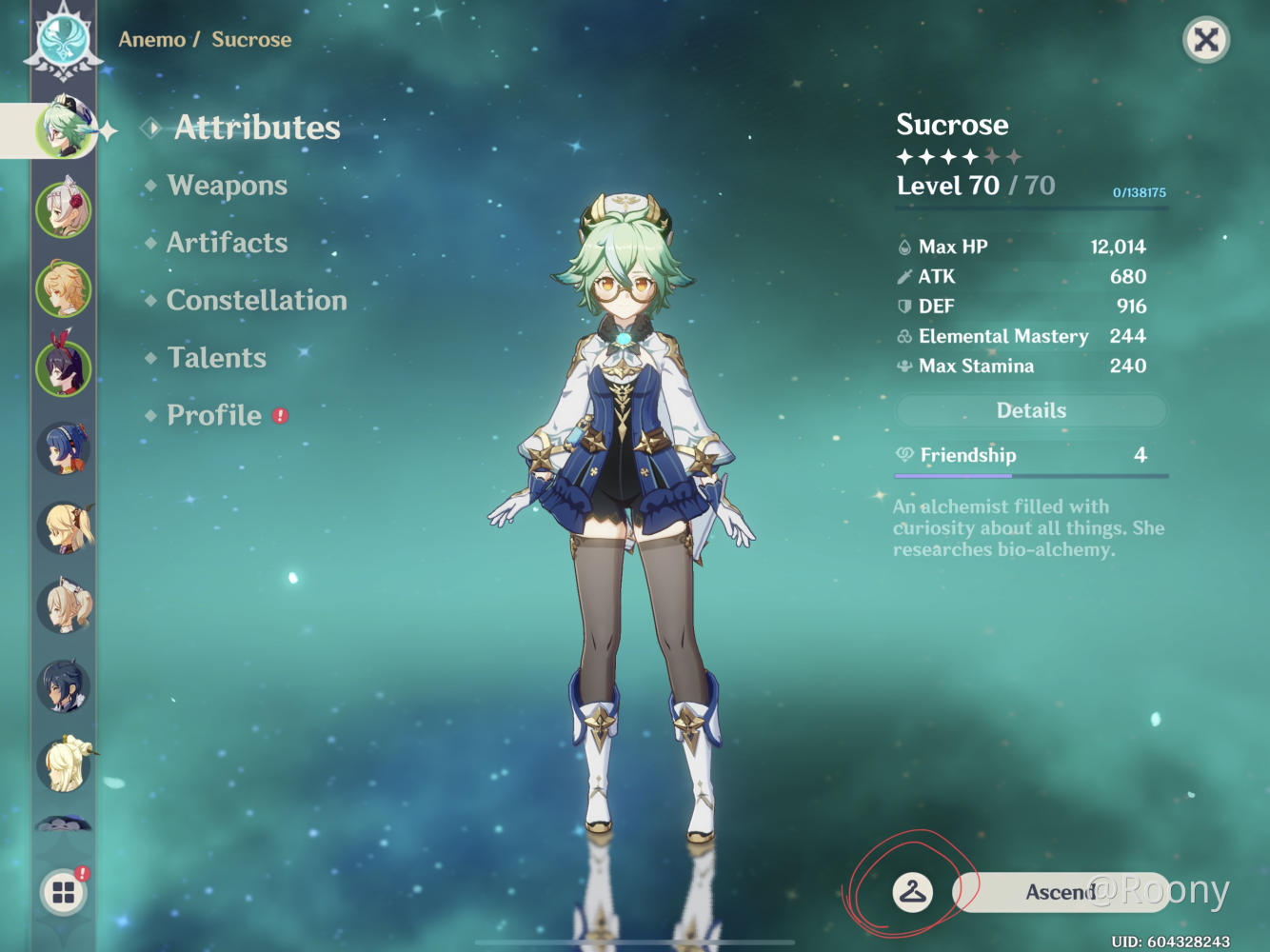Open the outfit dressing room via hanger icon
The width and height of the screenshot is (1270, 952).
coord(911,891)
